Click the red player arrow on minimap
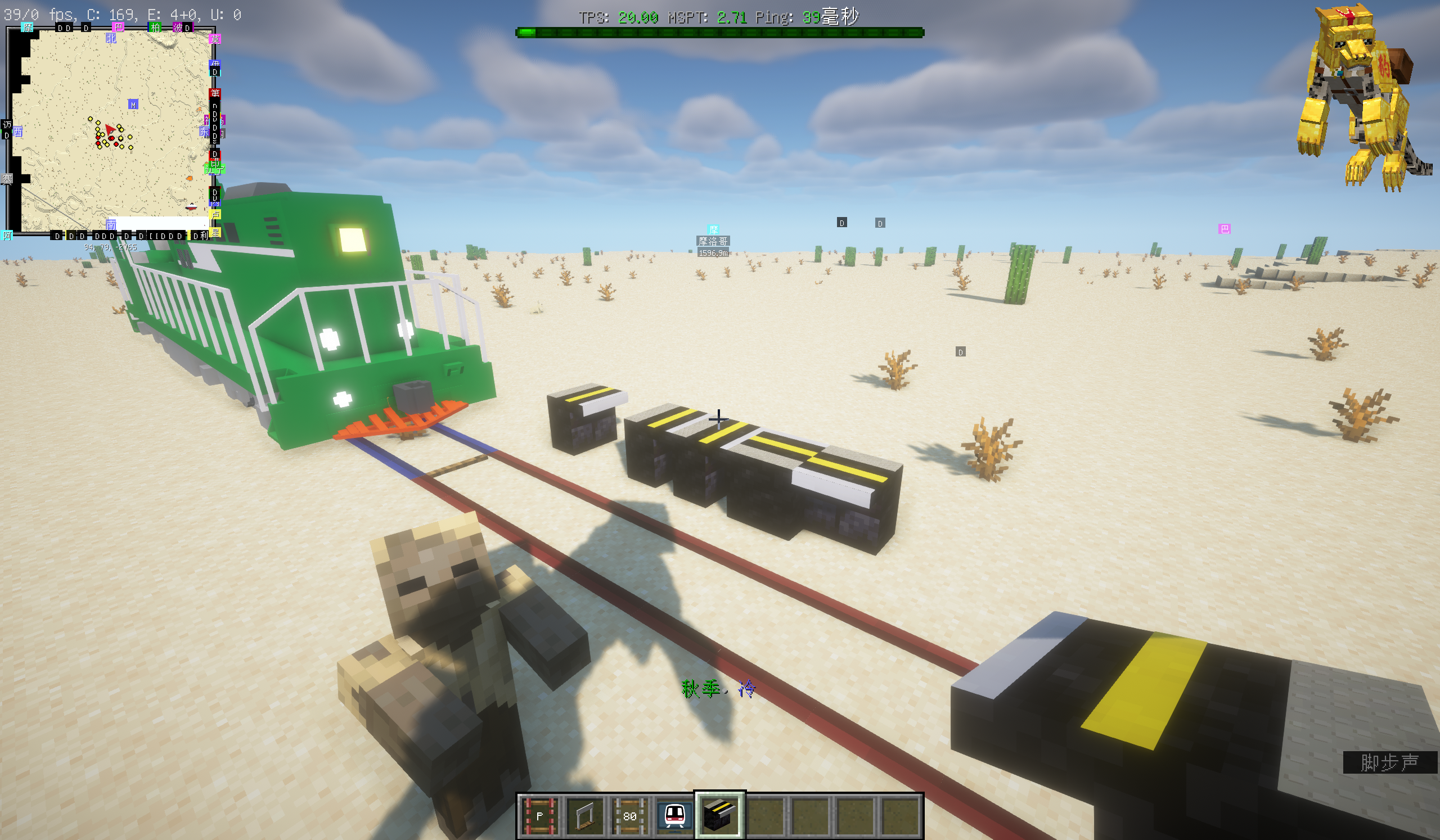This screenshot has height=840, width=1440. (110, 131)
